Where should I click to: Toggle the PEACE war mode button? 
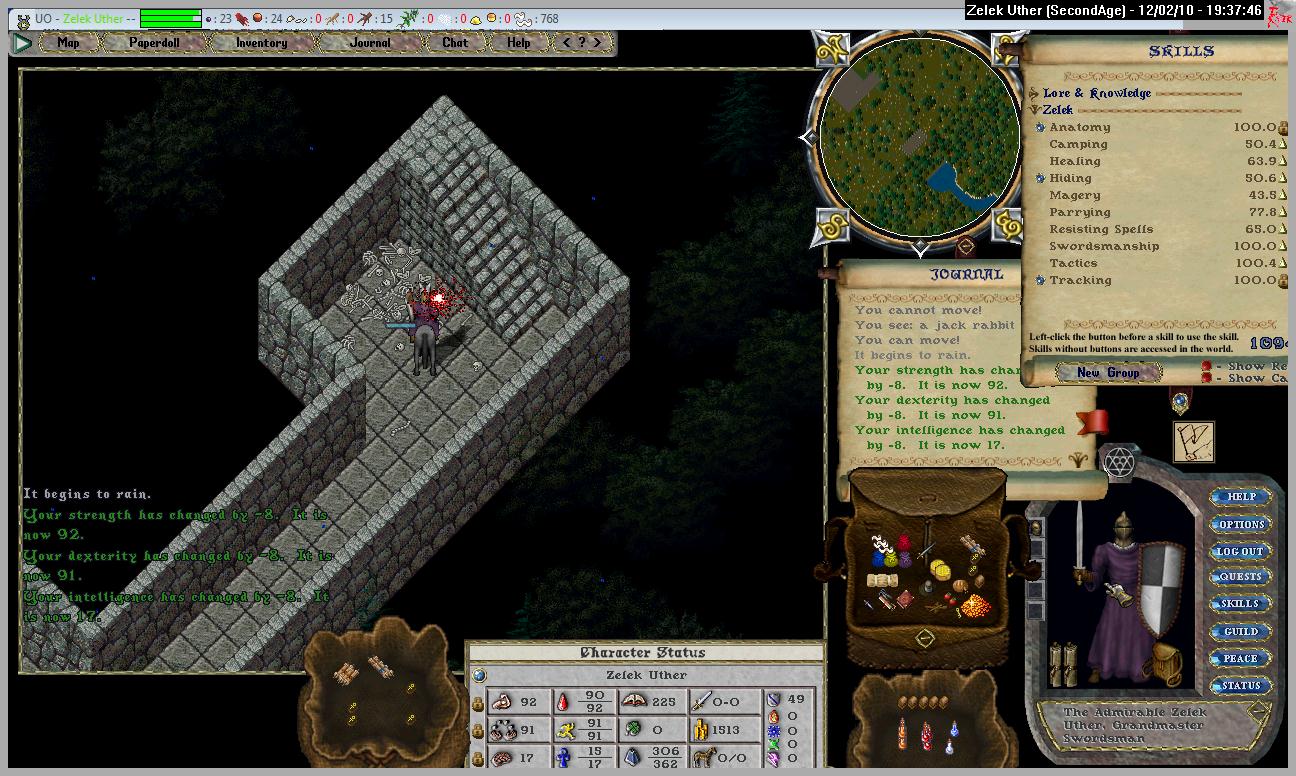click(1241, 659)
